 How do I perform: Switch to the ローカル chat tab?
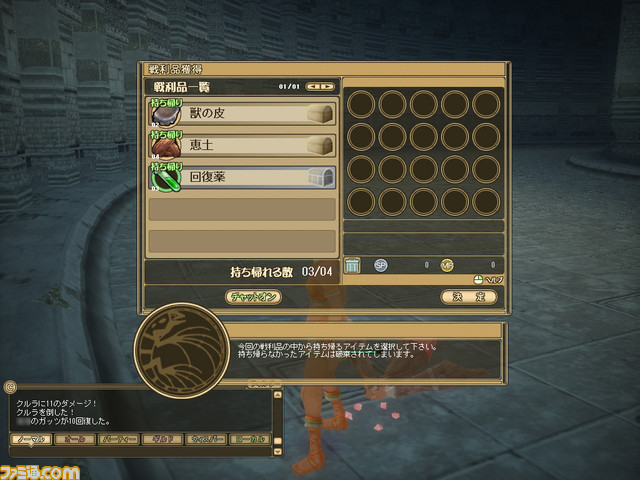(250, 439)
